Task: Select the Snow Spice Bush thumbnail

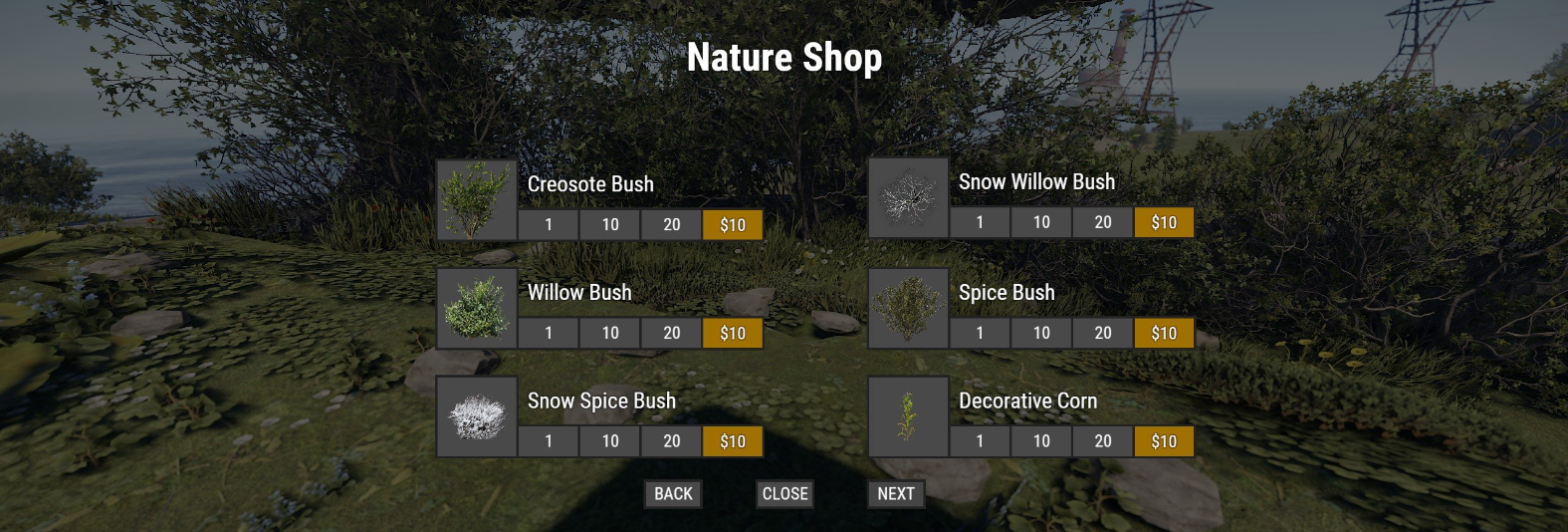Action: tap(477, 416)
